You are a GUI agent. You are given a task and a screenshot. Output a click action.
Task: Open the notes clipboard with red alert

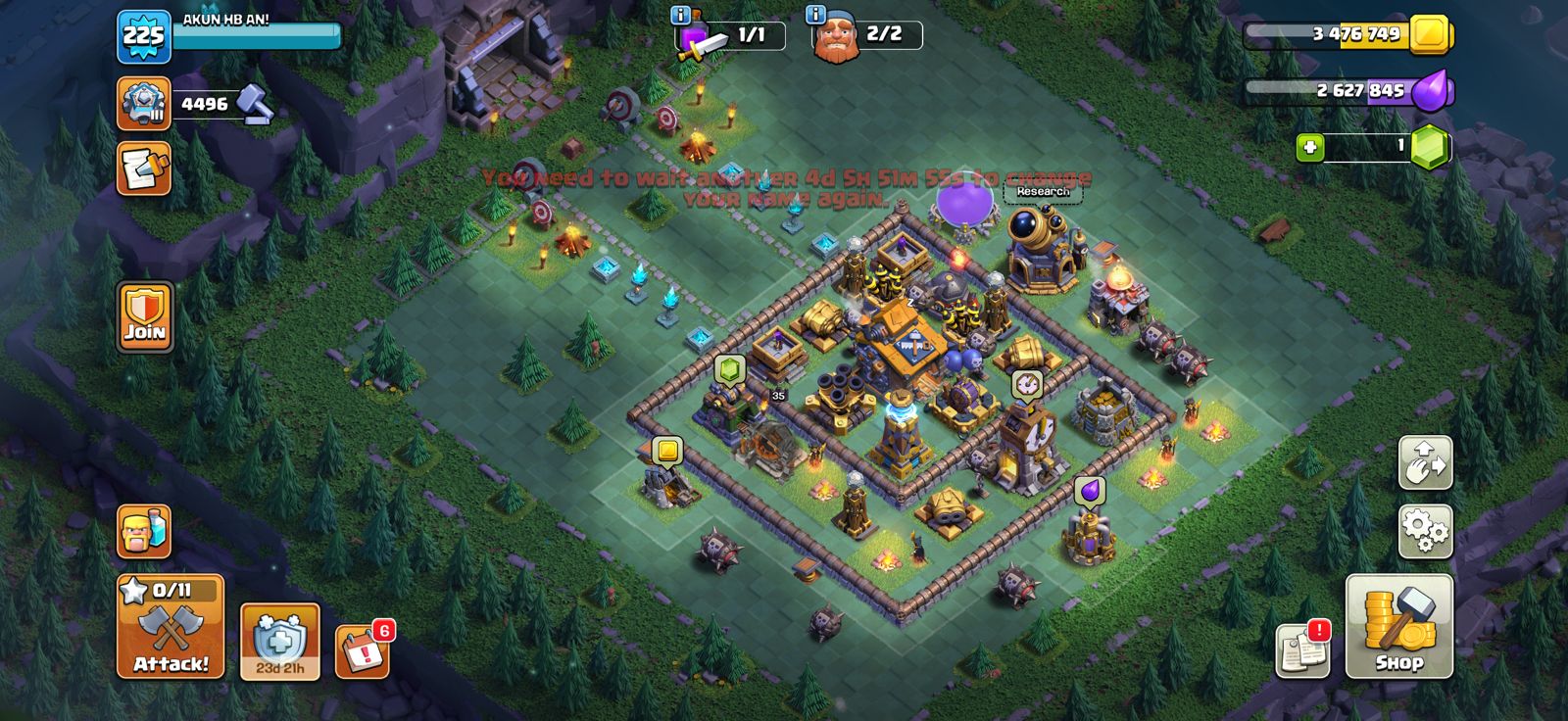[1302, 649]
